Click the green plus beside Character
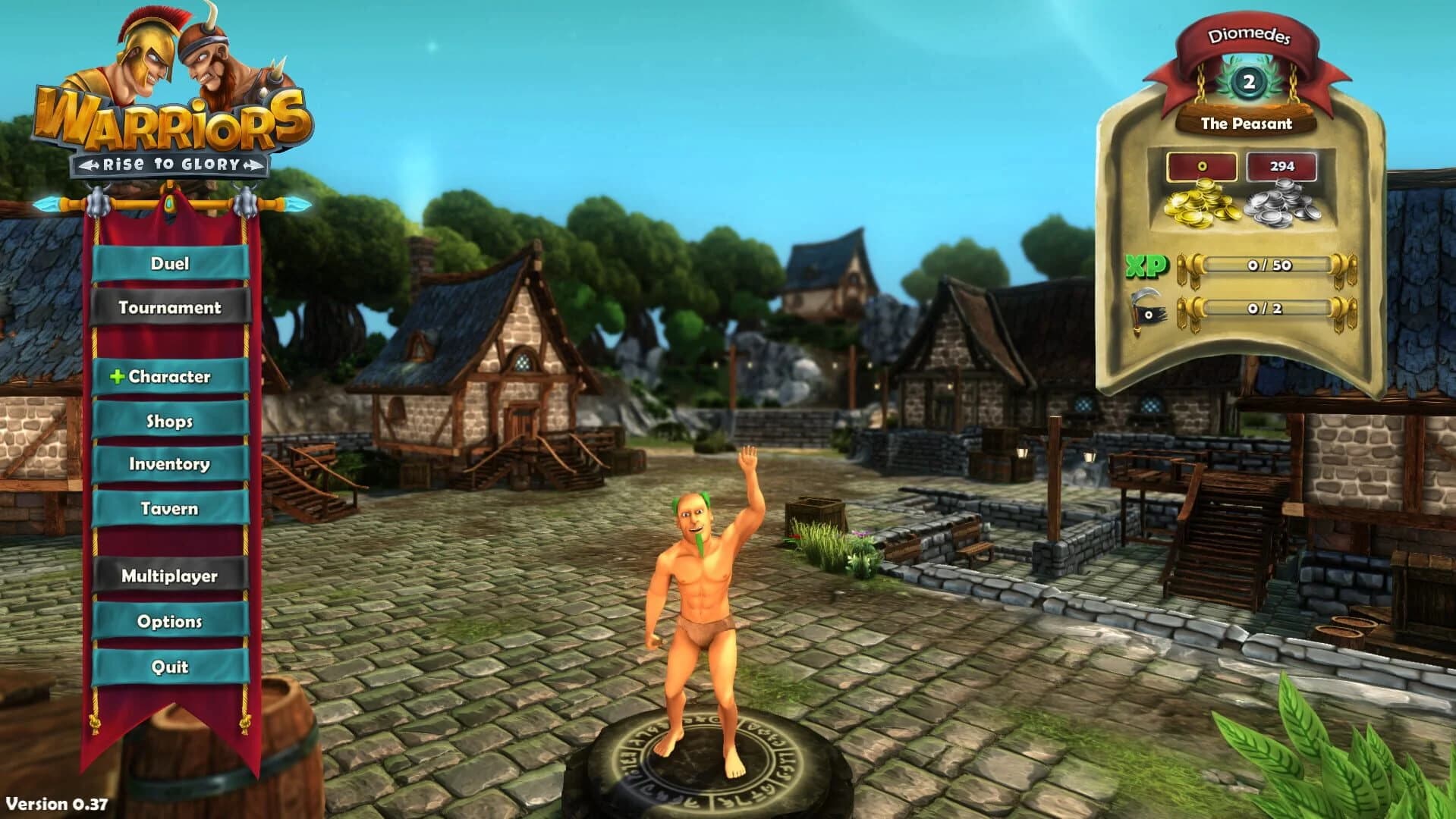Image resolution: width=1456 pixels, height=819 pixels. (118, 375)
